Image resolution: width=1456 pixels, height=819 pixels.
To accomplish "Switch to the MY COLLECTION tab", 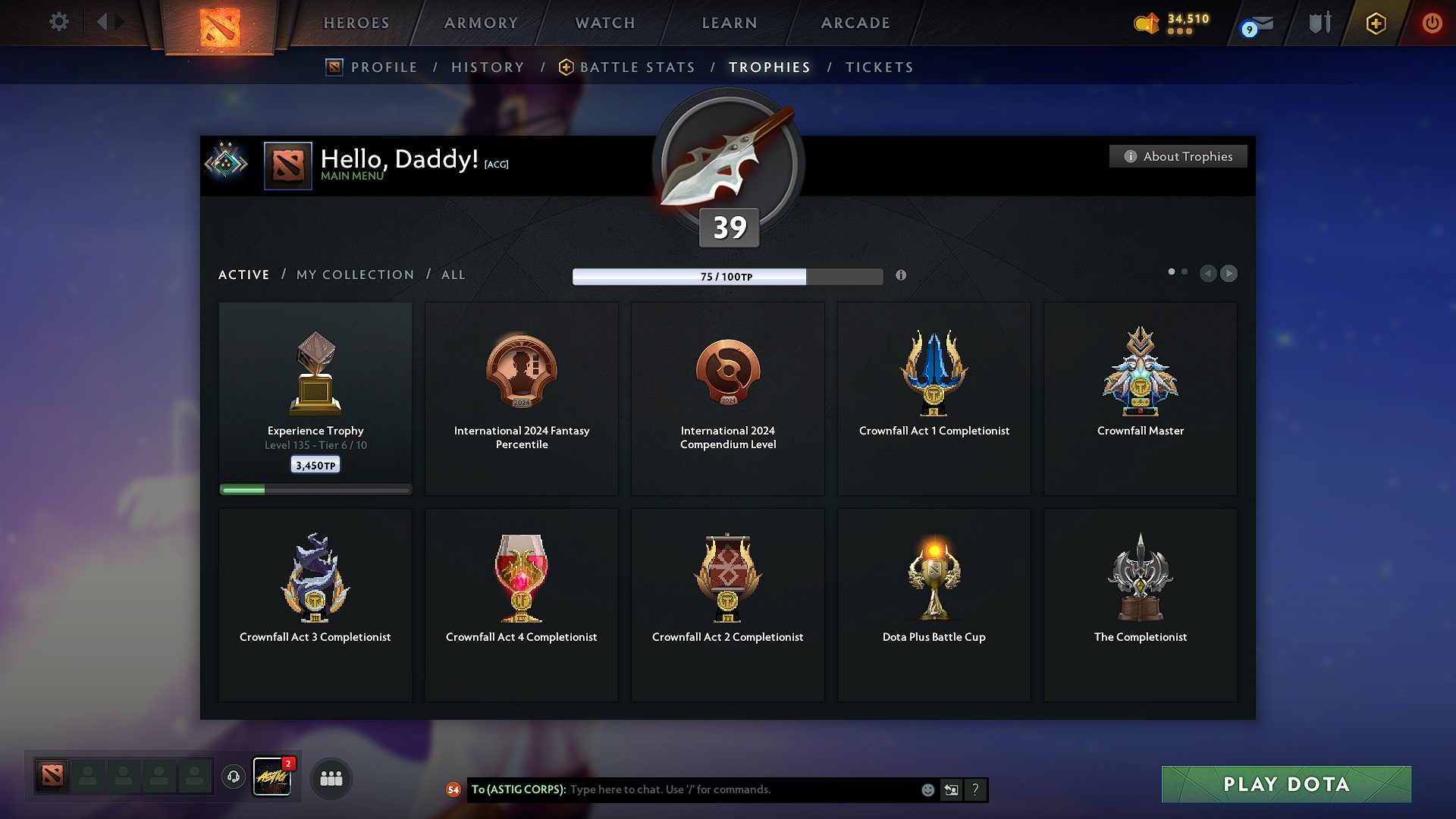I will pos(354,275).
